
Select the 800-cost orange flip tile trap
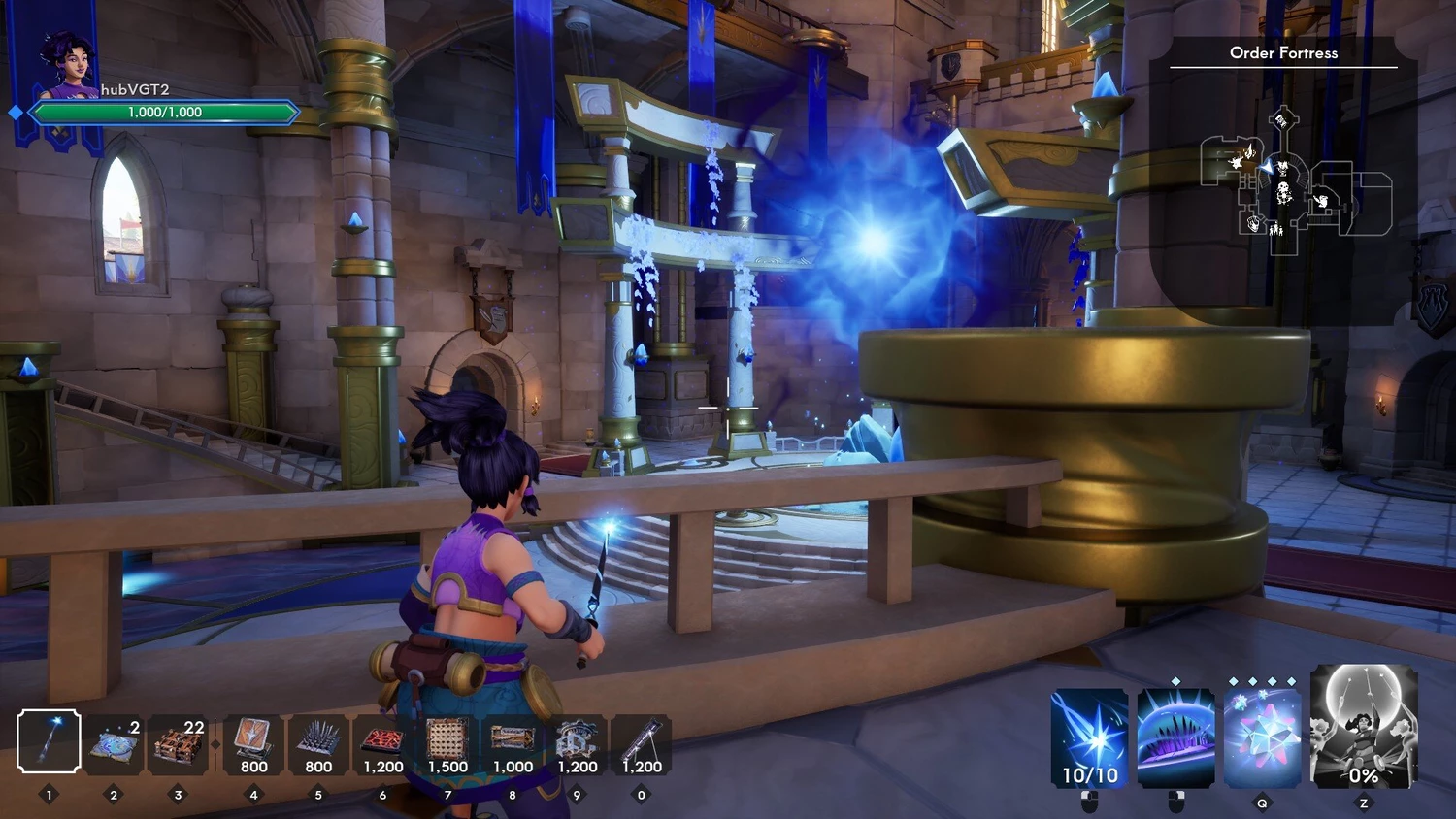[253, 745]
